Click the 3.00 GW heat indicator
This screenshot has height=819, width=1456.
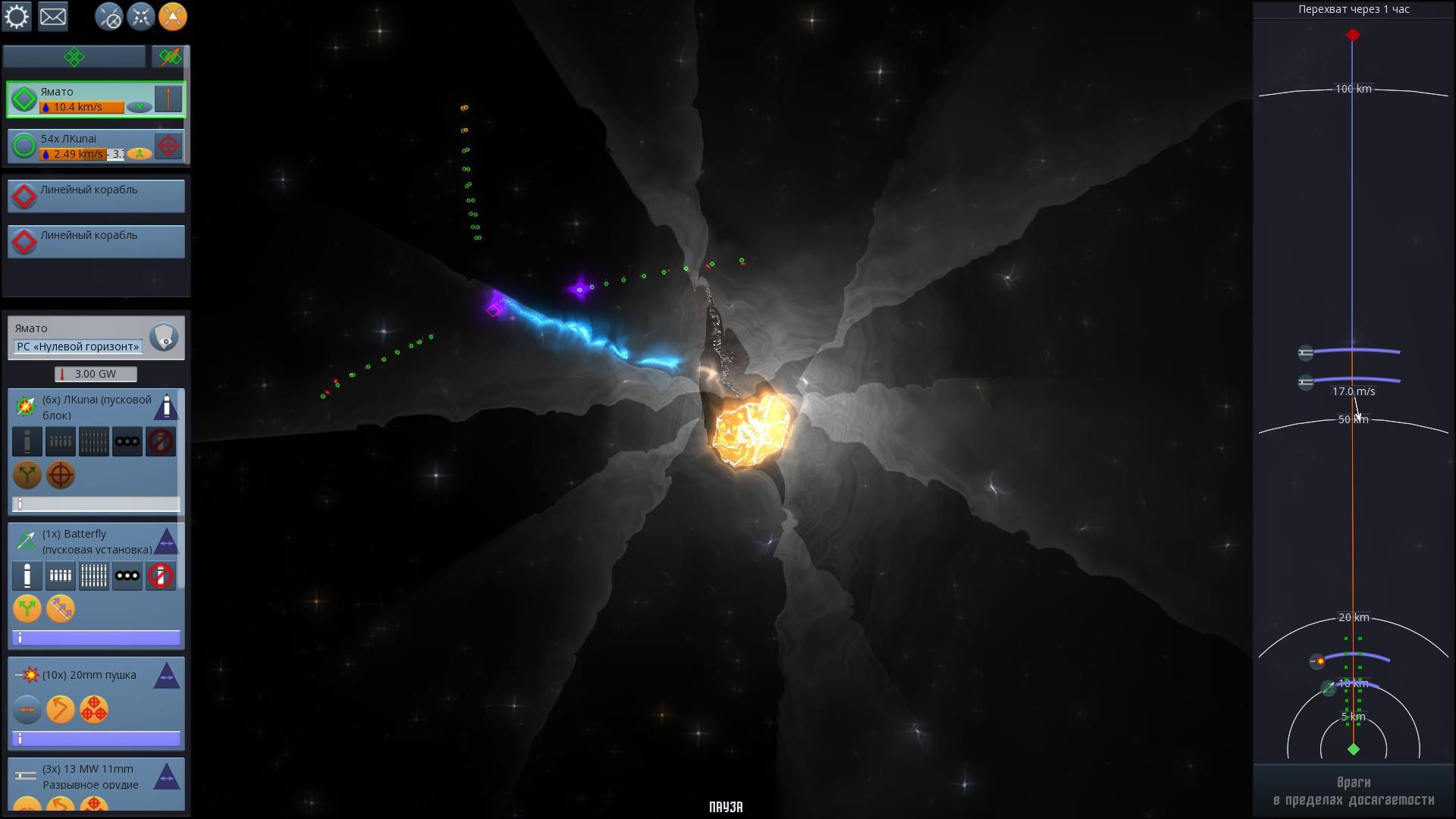point(96,374)
